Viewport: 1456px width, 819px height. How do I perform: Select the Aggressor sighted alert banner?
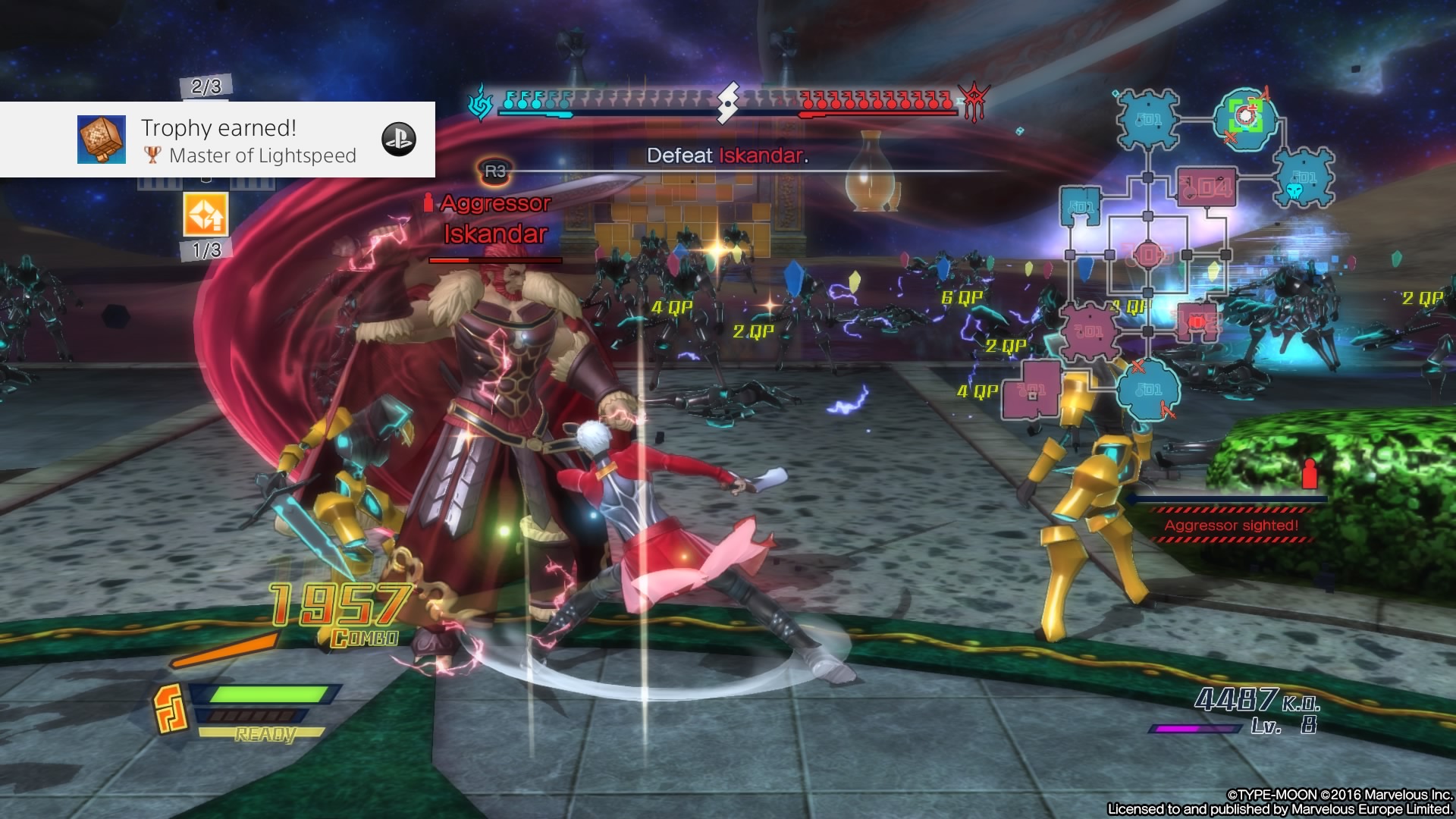click(x=1231, y=525)
